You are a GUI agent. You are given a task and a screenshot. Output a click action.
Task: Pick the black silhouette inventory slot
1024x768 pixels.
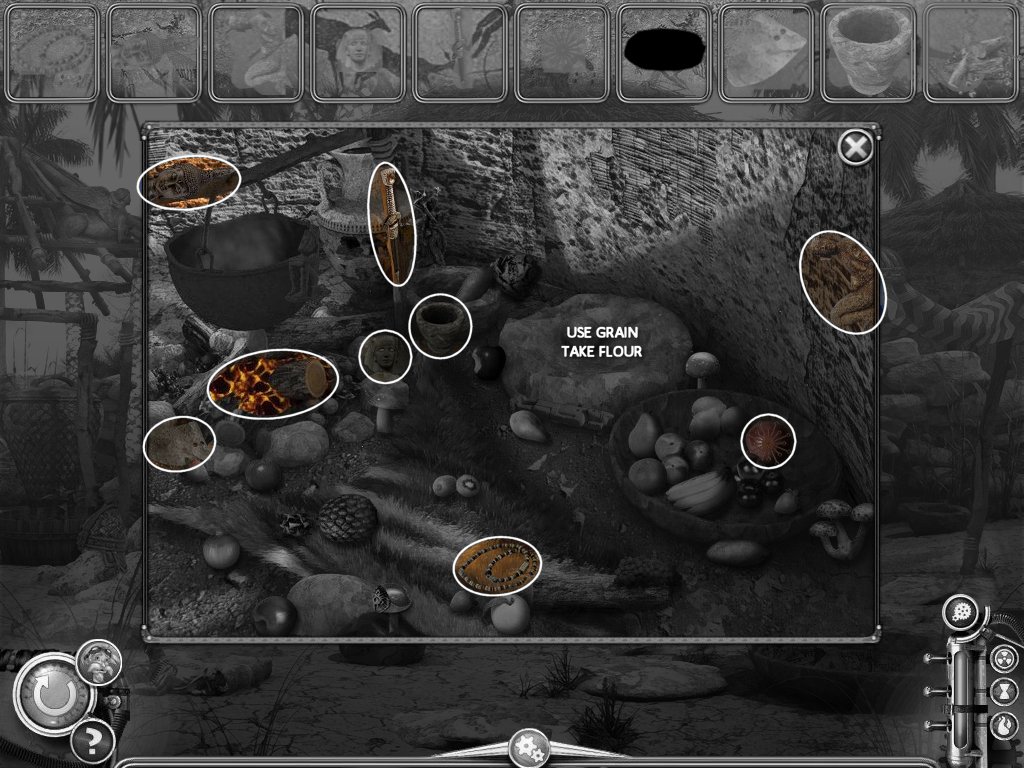[x=664, y=53]
